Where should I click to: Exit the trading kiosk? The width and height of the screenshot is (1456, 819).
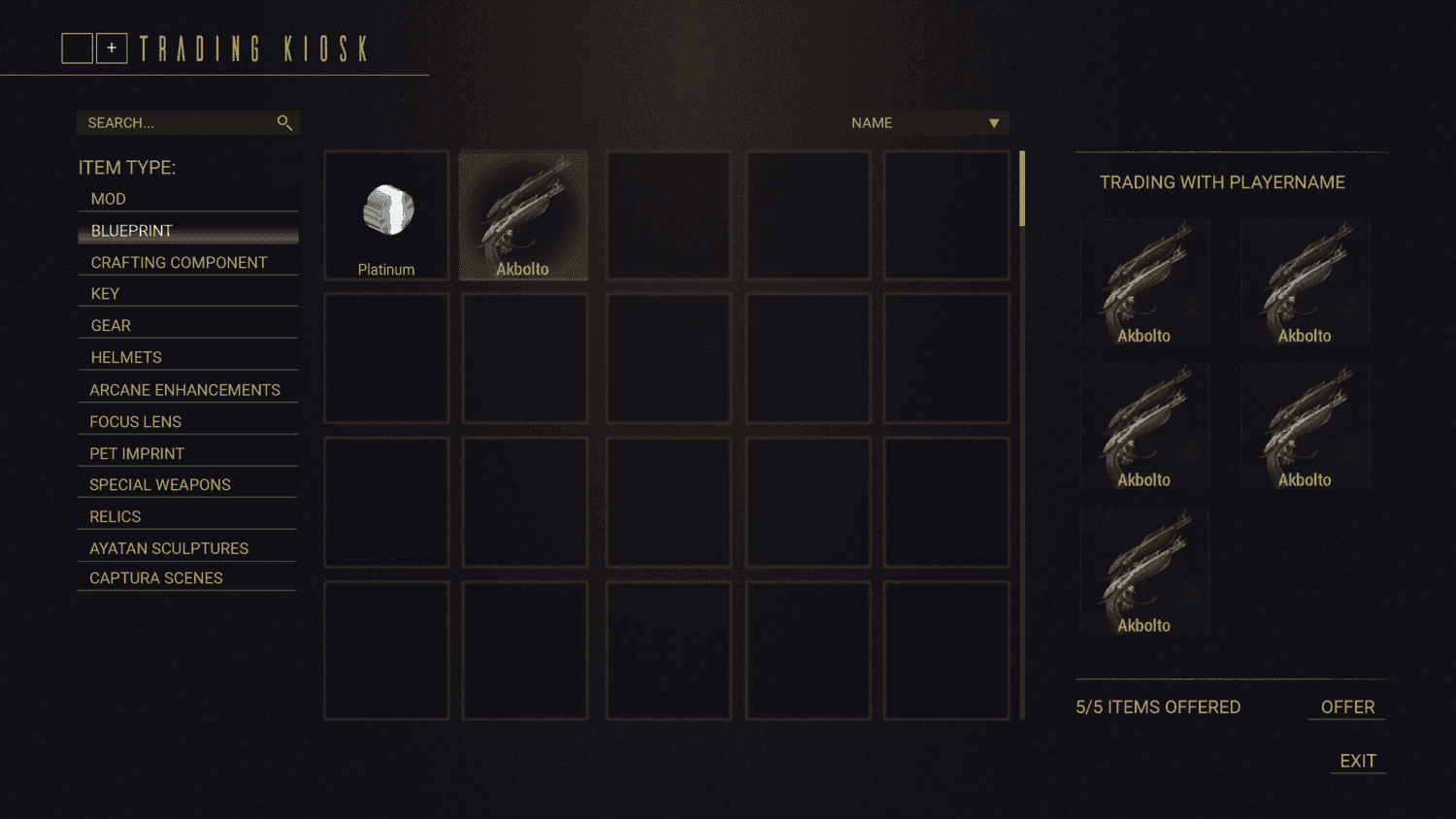pyautogui.click(x=1358, y=762)
